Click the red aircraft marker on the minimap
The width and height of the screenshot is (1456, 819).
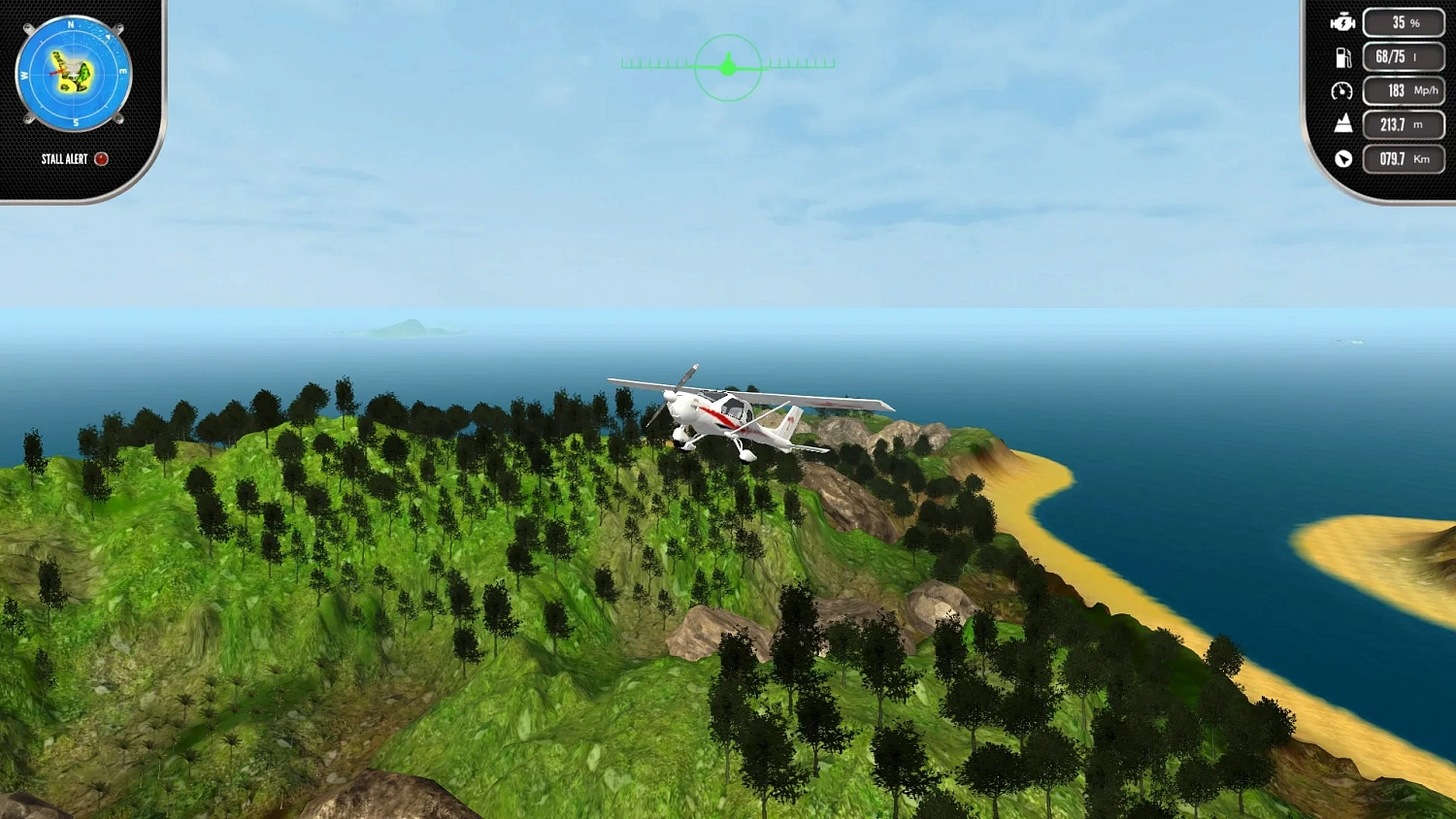click(56, 71)
